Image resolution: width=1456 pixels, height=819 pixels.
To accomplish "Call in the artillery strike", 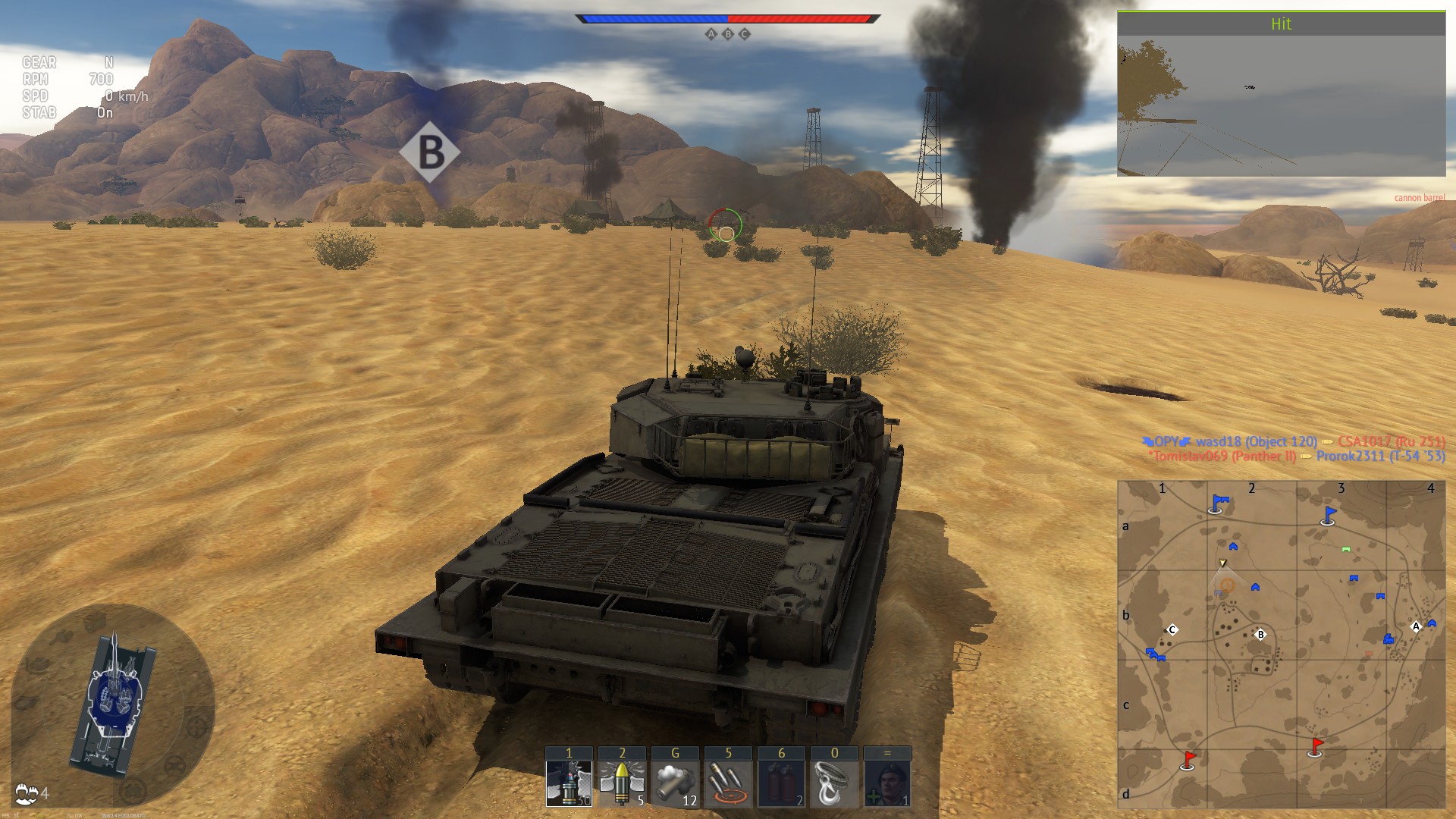I will [x=728, y=783].
